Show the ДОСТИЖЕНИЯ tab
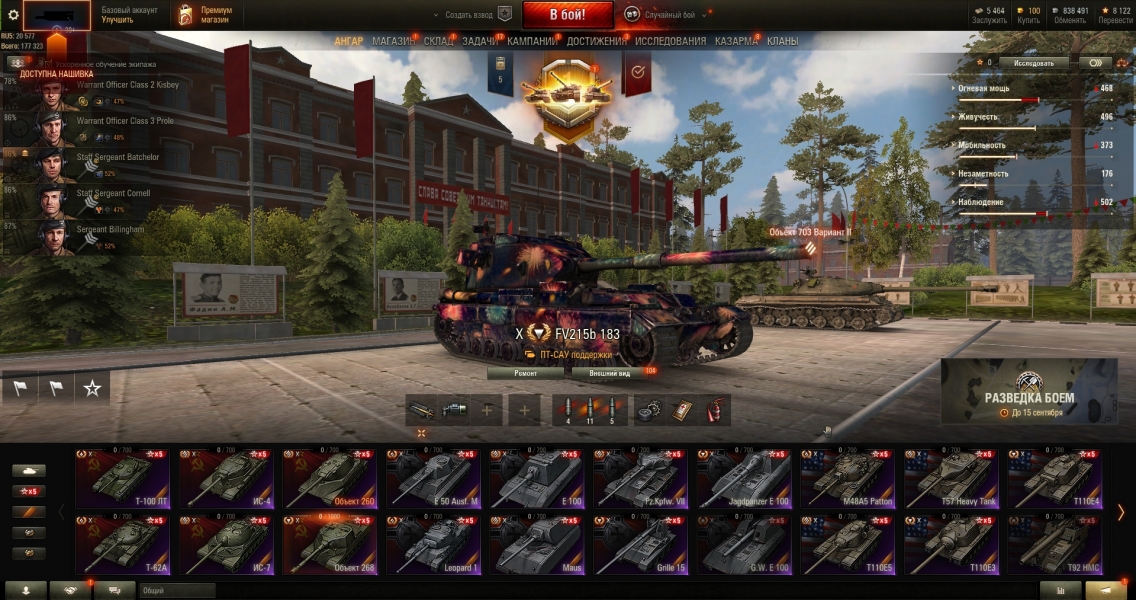Screen dimensions: 1136x600 (x=596, y=41)
